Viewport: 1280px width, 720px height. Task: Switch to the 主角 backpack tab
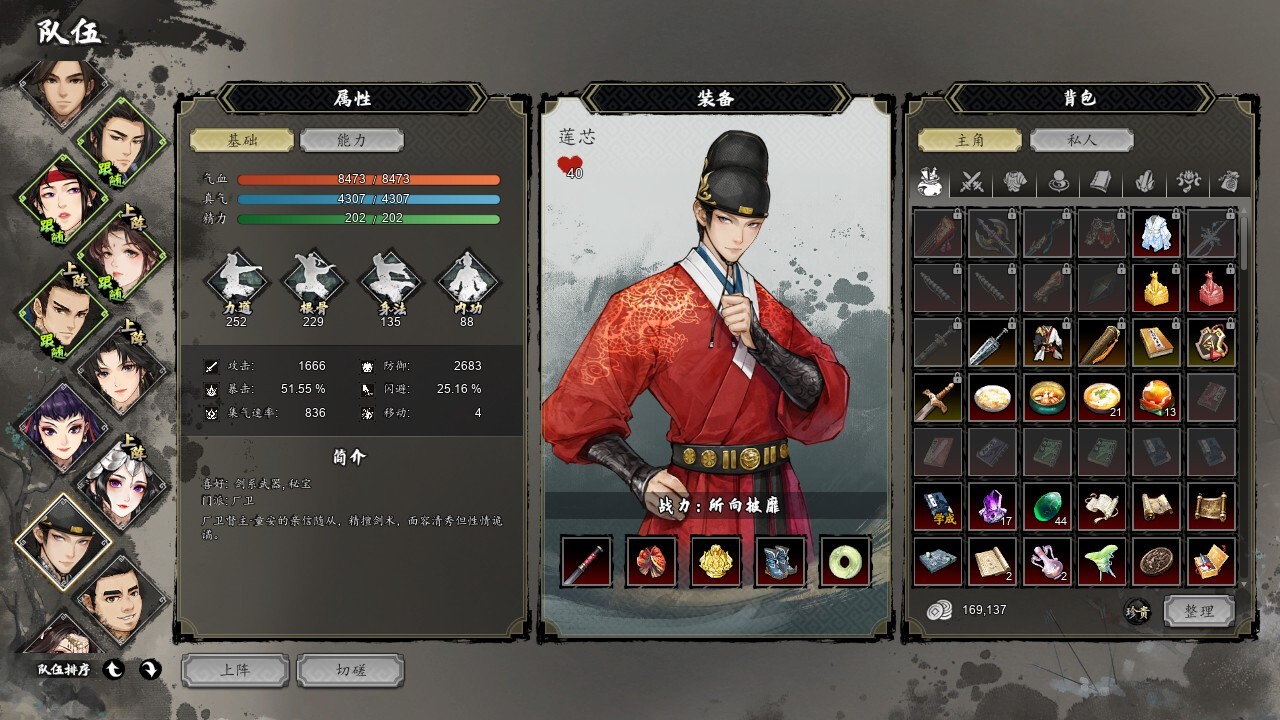[970, 141]
